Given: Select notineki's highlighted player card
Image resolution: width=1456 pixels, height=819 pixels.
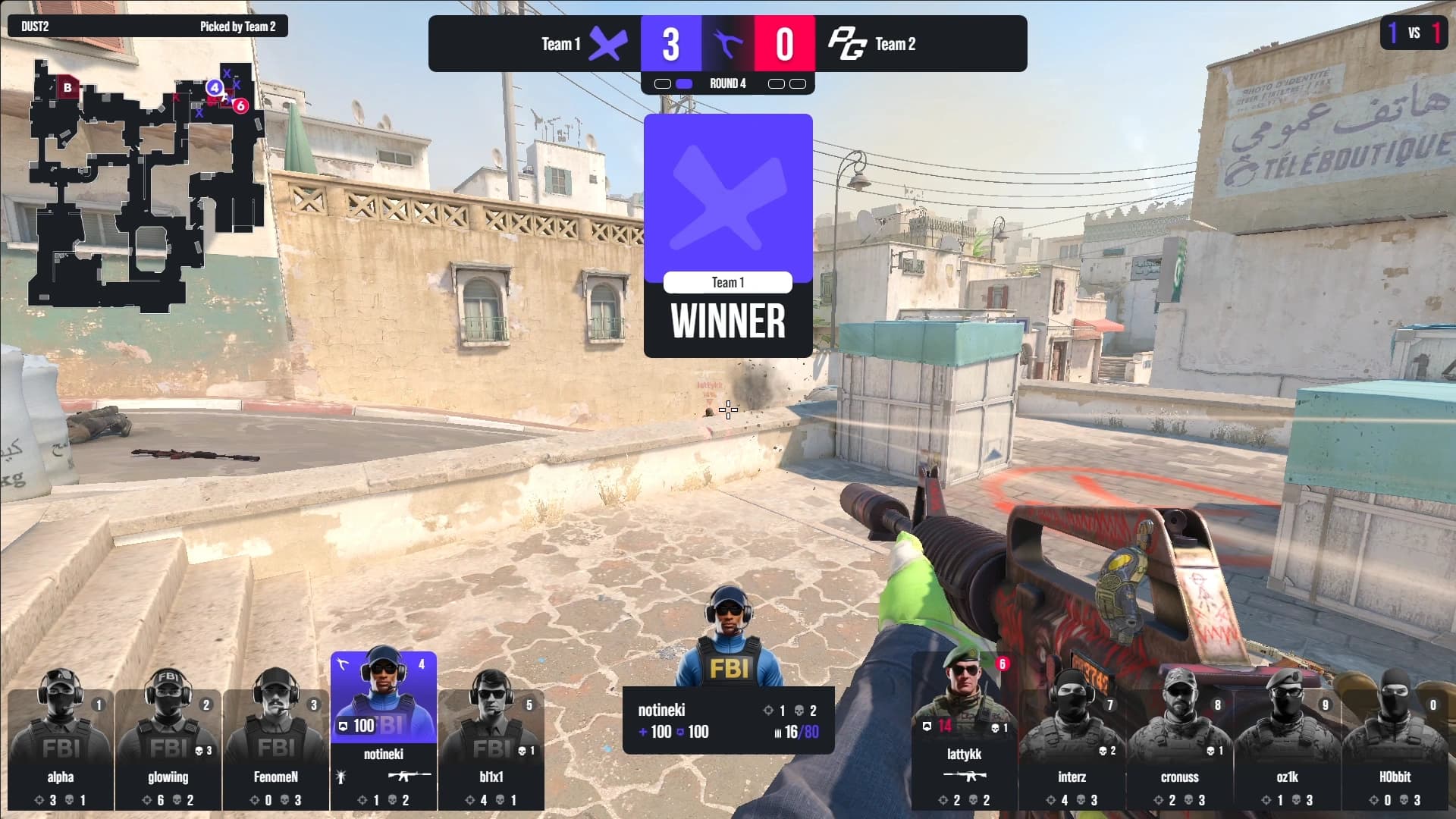Looking at the screenshot, I should tap(384, 728).
